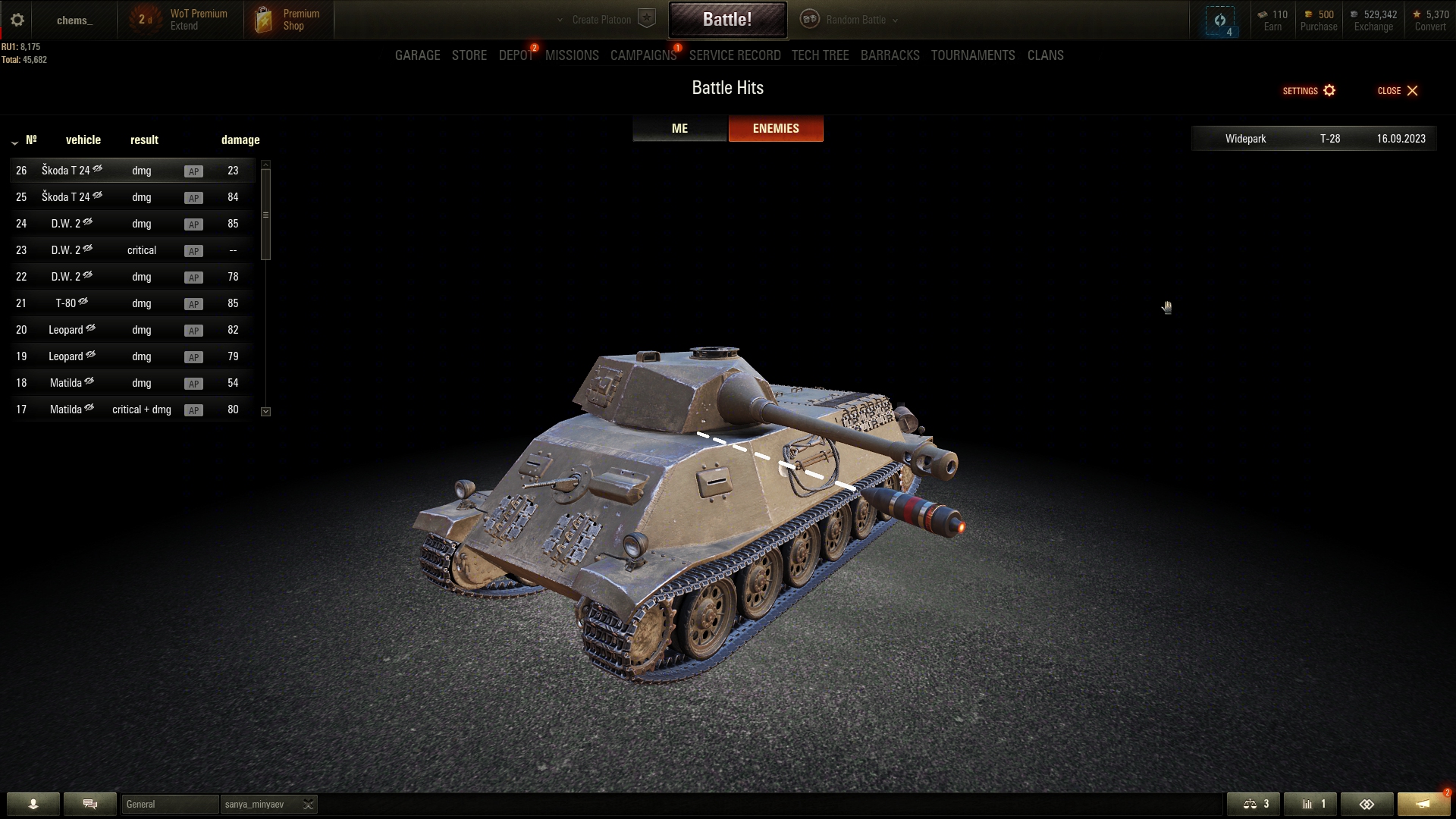Open the scales comparison icon in bottom bar
This screenshot has width=1456, height=819.
(x=1254, y=804)
